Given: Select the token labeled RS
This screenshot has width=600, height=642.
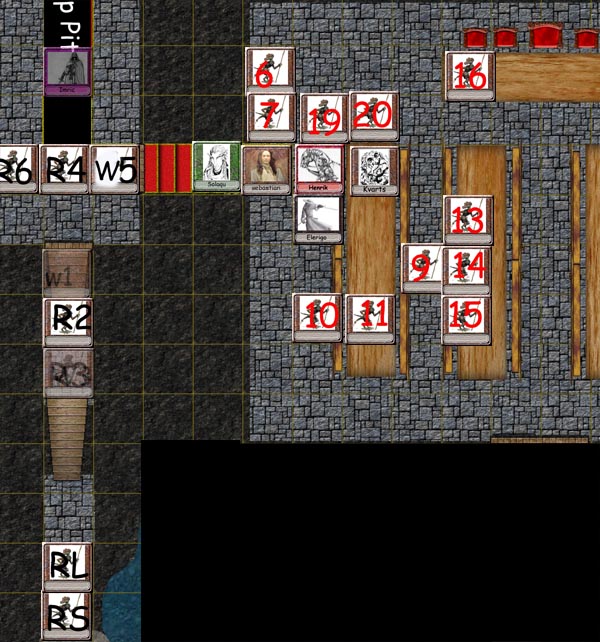Looking at the screenshot, I should (x=67, y=615).
